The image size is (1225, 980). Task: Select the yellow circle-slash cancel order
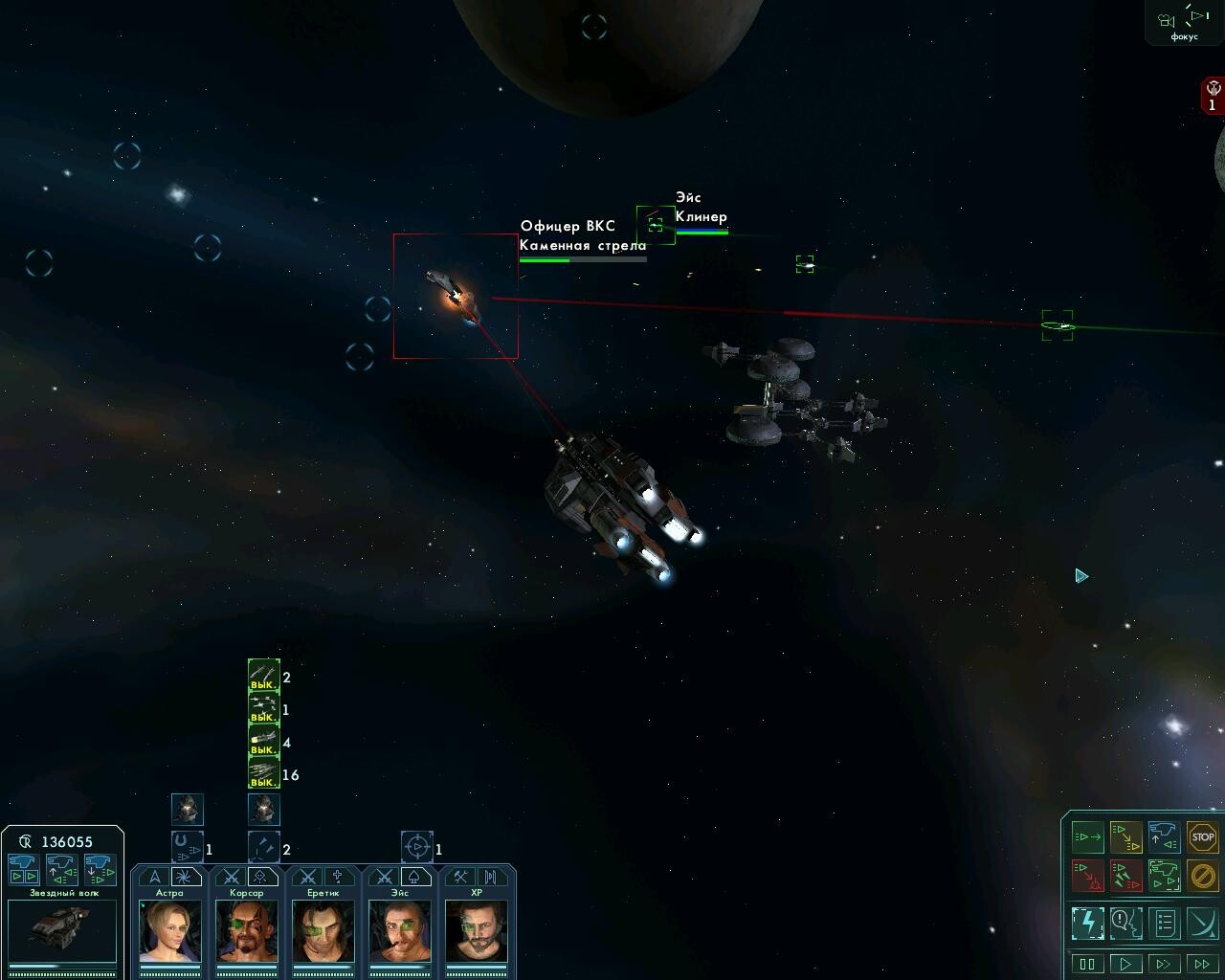(1202, 875)
